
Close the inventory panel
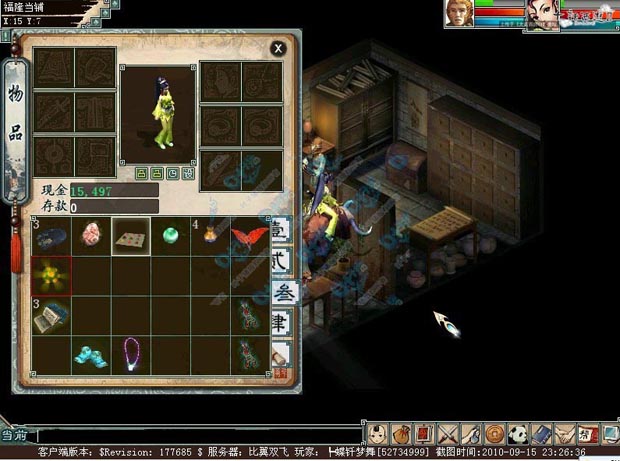[x=278, y=47]
